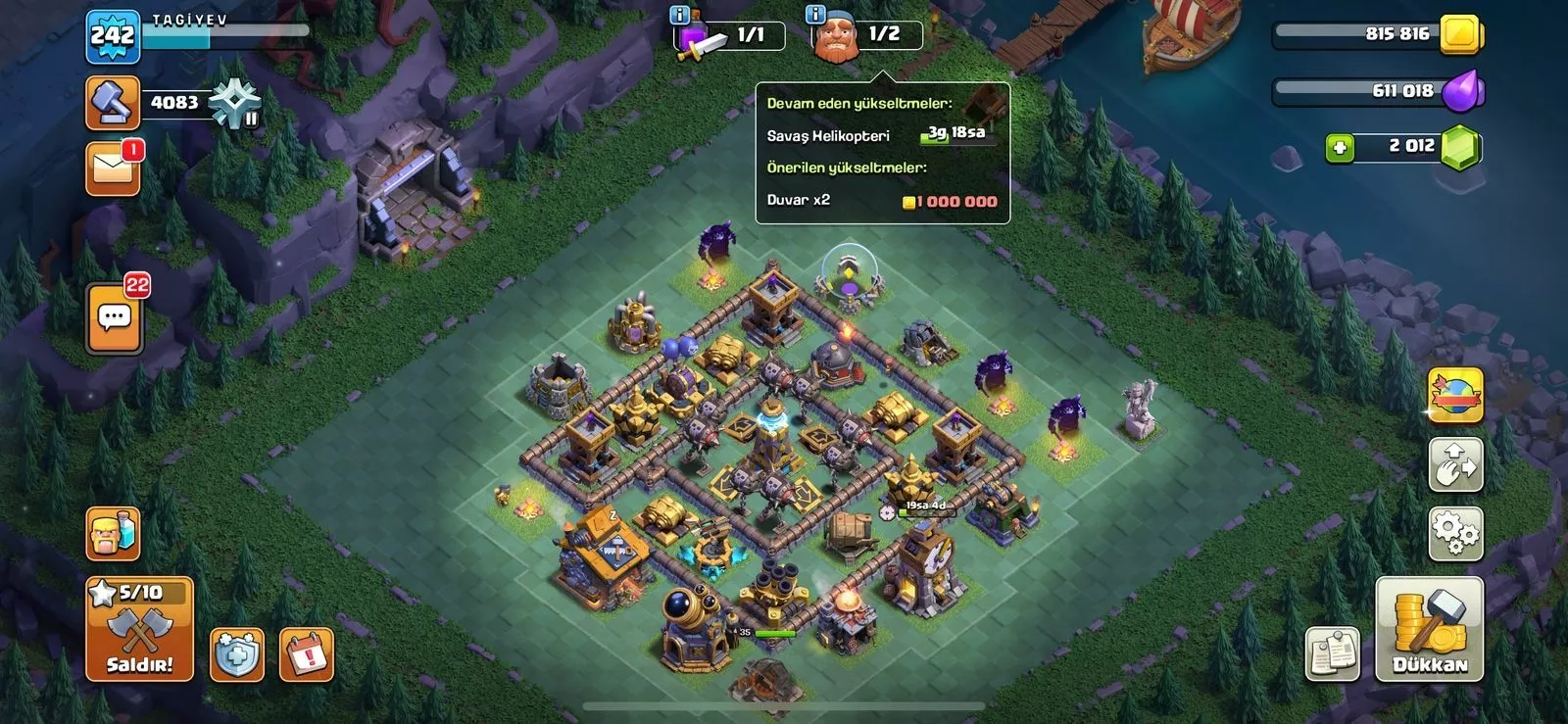Open the layout editor hand-arrows button
The image size is (1568, 724).
[x=1455, y=464]
